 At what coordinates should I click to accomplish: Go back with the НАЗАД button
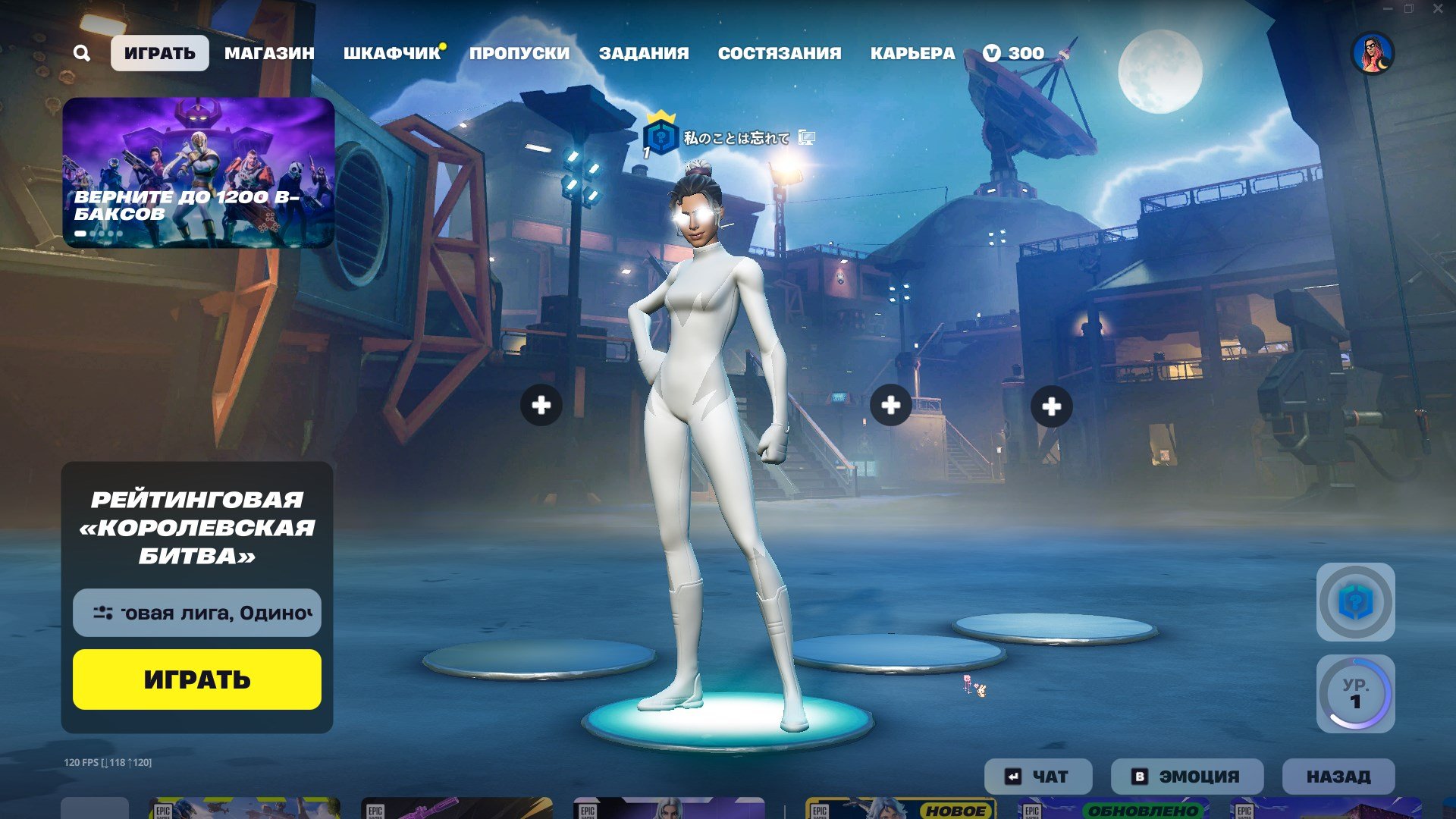tap(1338, 777)
